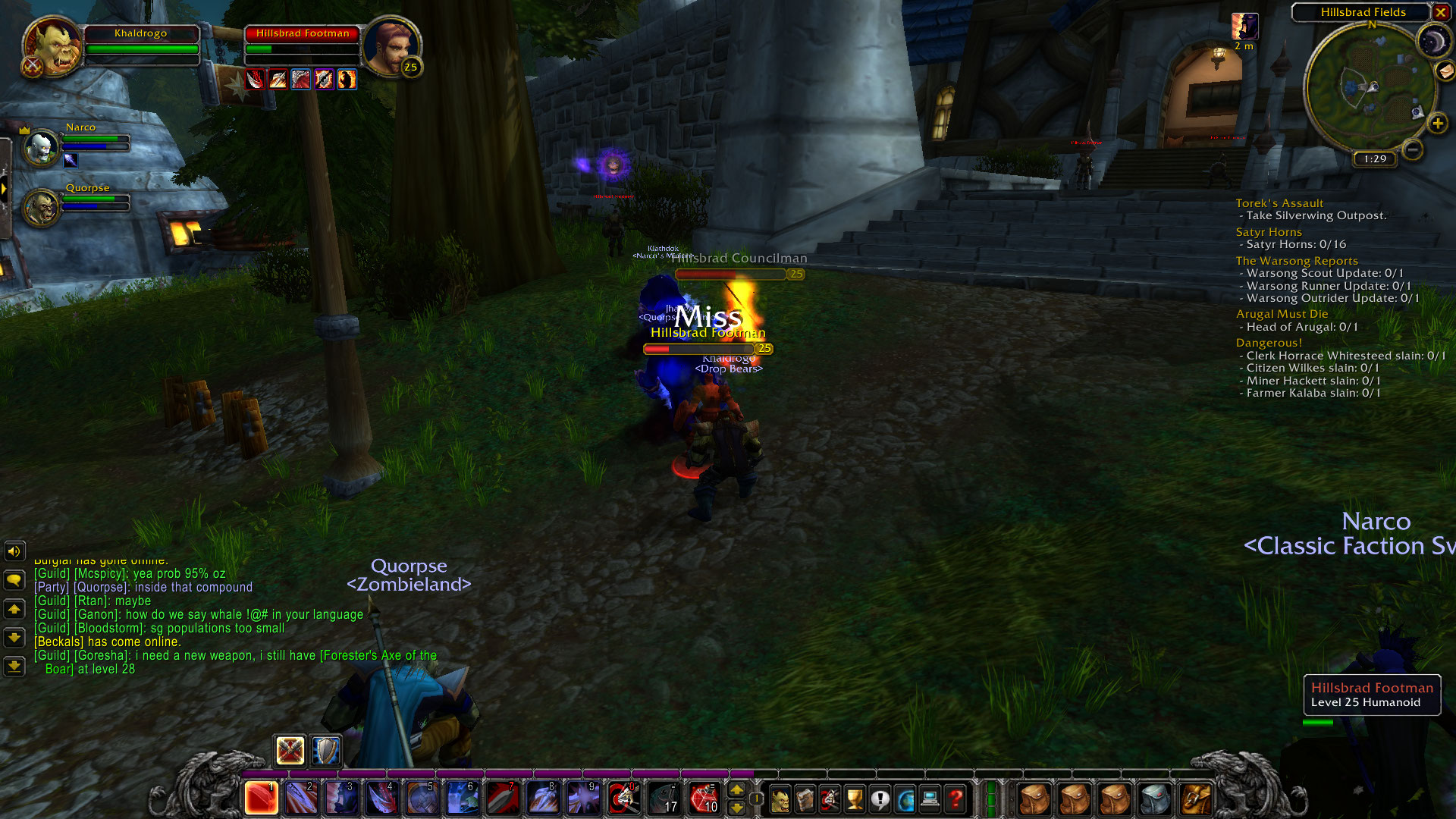1456x819 pixels.
Task: Toggle the crossed-swords attack icon above action bar
Action: tap(291, 751)
